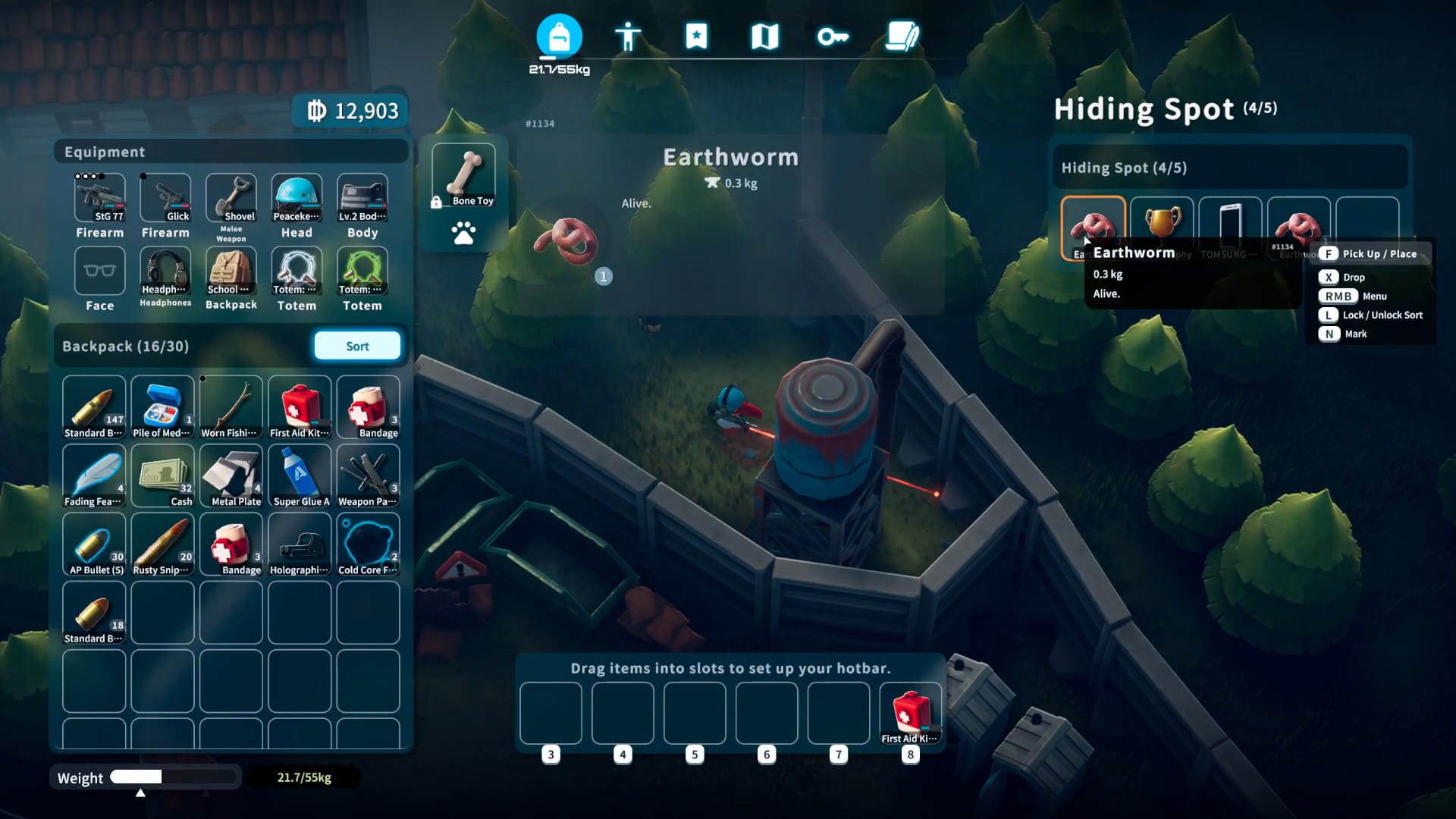Screen dimensions: 1456x819
Task: Select the Glick firearm slot
Action: point(165,198)
